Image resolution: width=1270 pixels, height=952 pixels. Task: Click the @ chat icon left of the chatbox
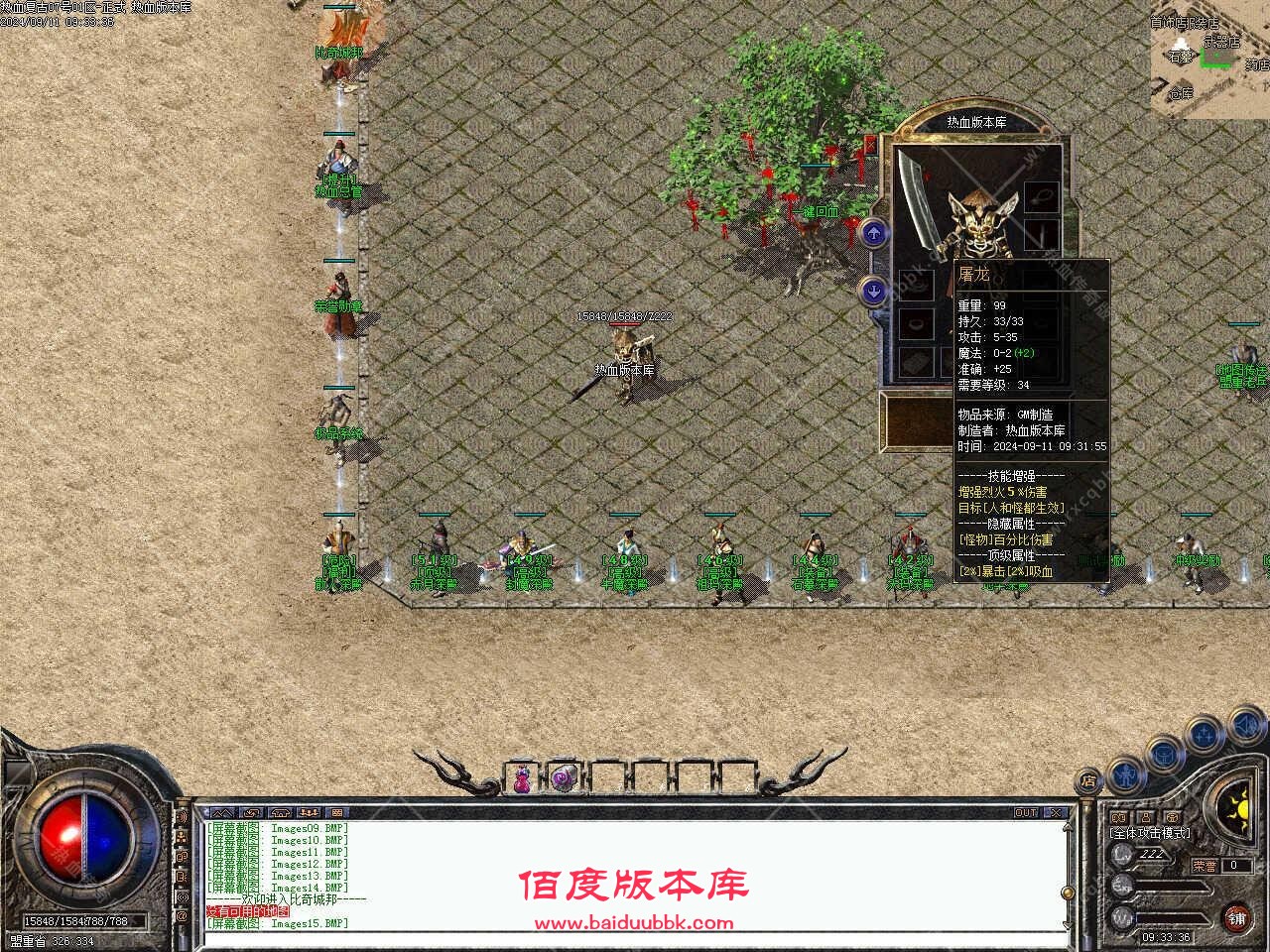[x=181, y=916]
